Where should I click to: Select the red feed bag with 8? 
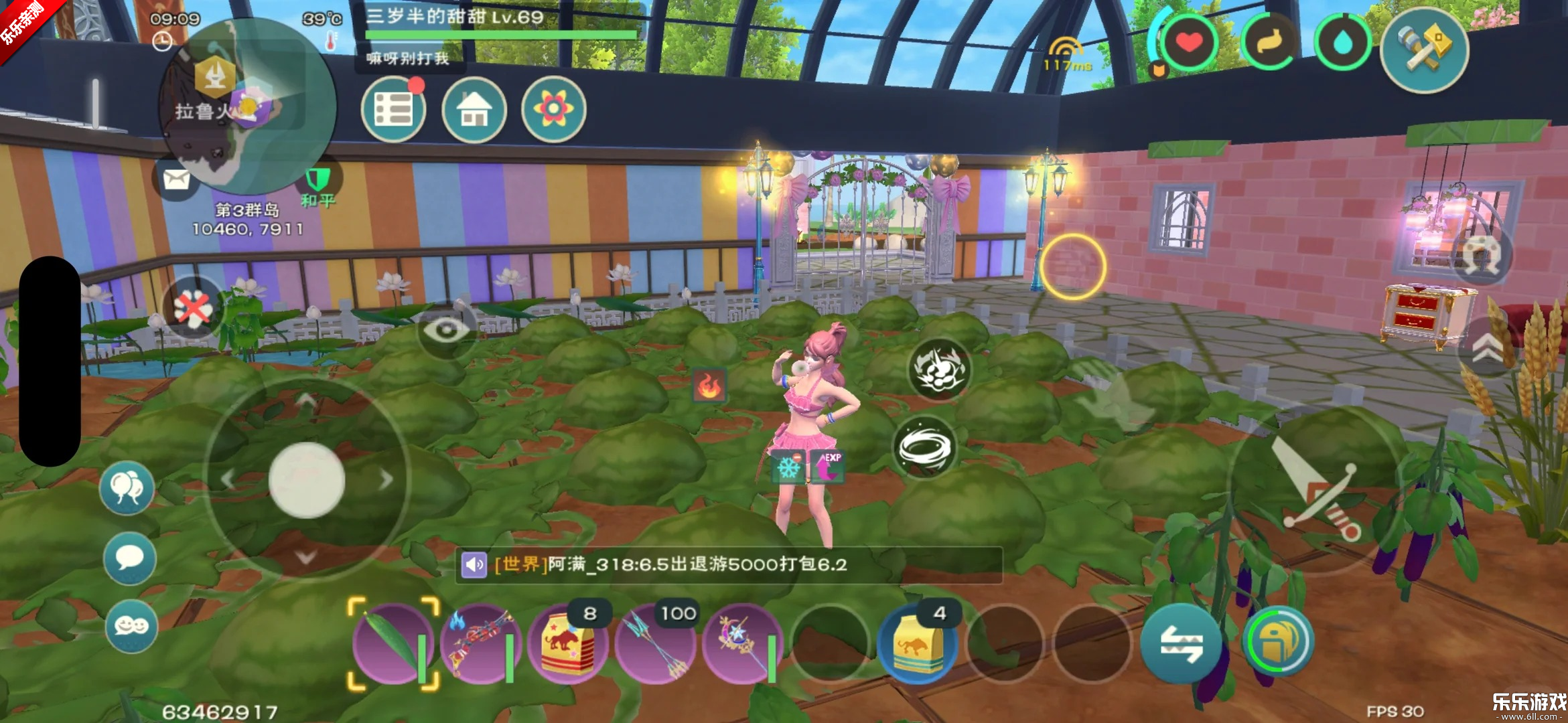[568, 644]
